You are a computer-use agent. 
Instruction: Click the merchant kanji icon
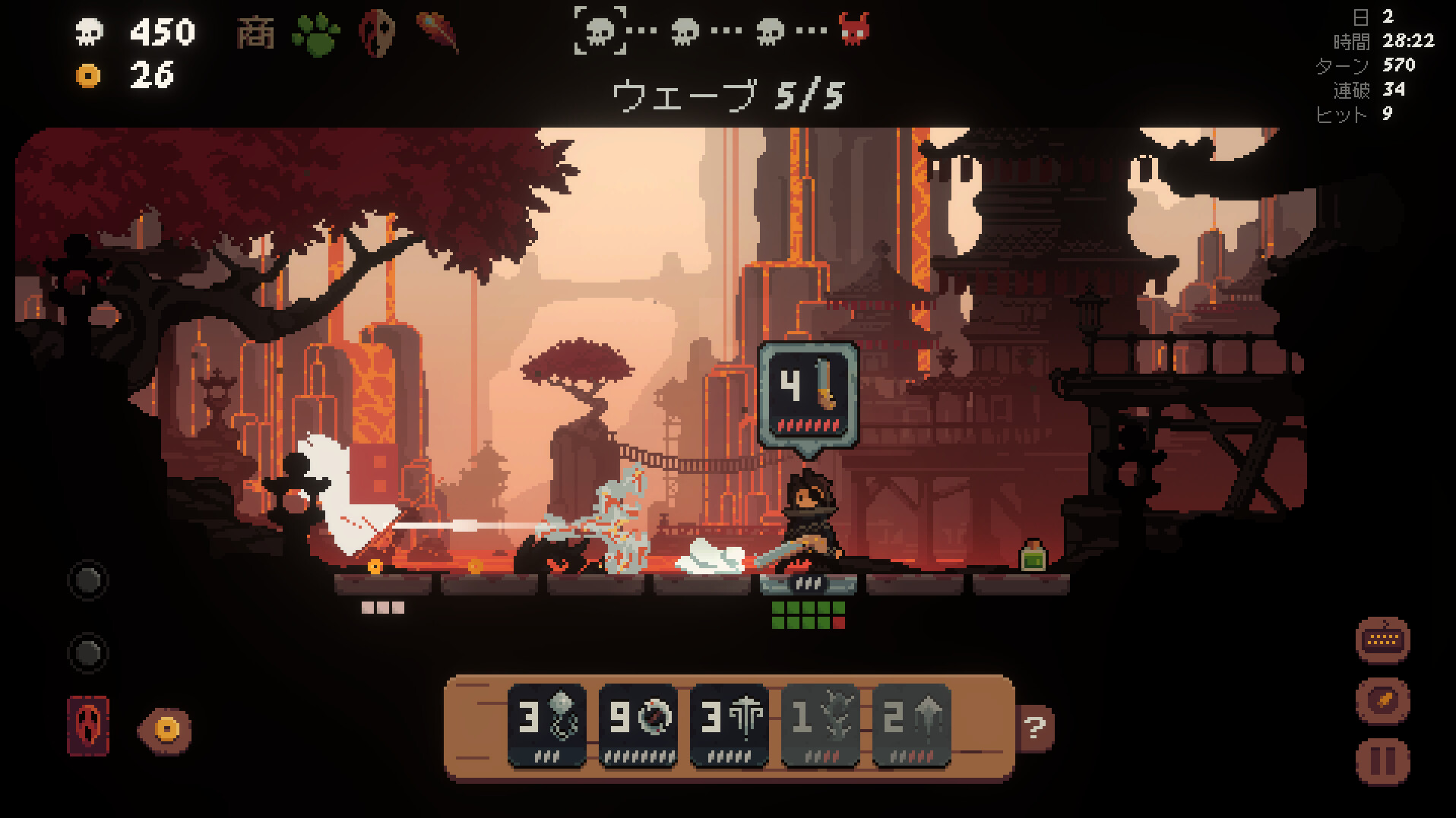click(x=255, y=34)
